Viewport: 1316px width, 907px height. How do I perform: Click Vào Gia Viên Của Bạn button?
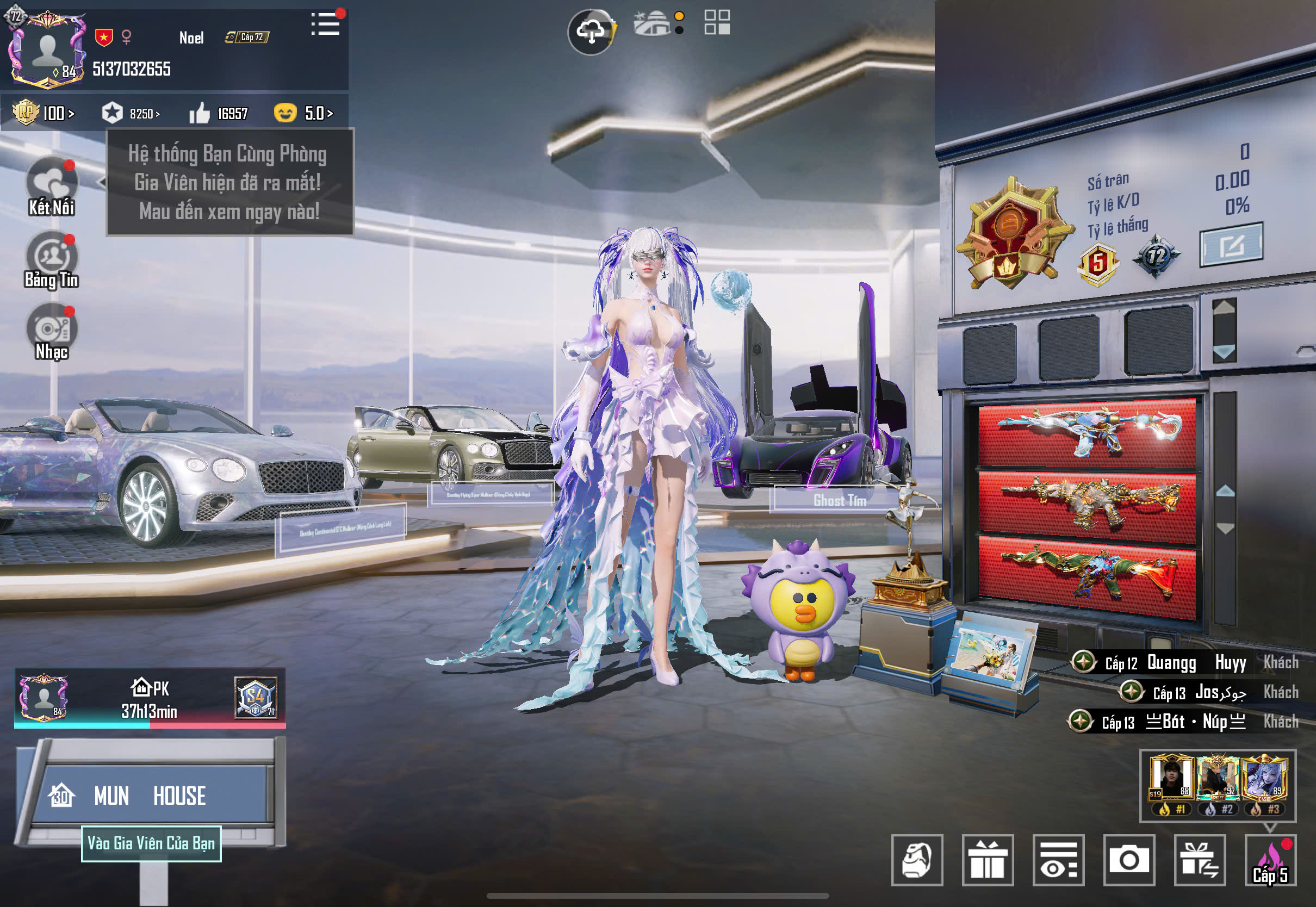(151, 843)
